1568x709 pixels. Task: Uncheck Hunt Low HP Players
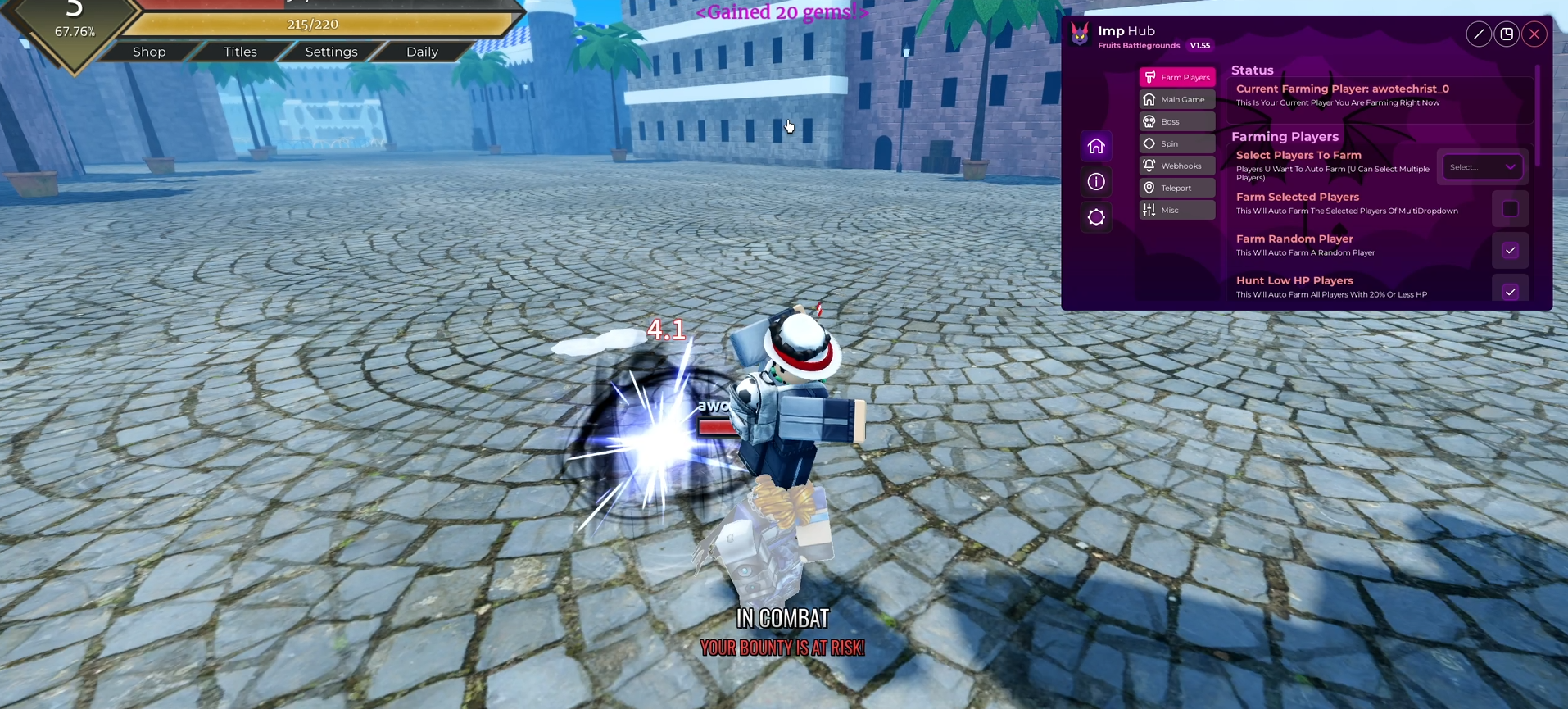(1510, 292)
